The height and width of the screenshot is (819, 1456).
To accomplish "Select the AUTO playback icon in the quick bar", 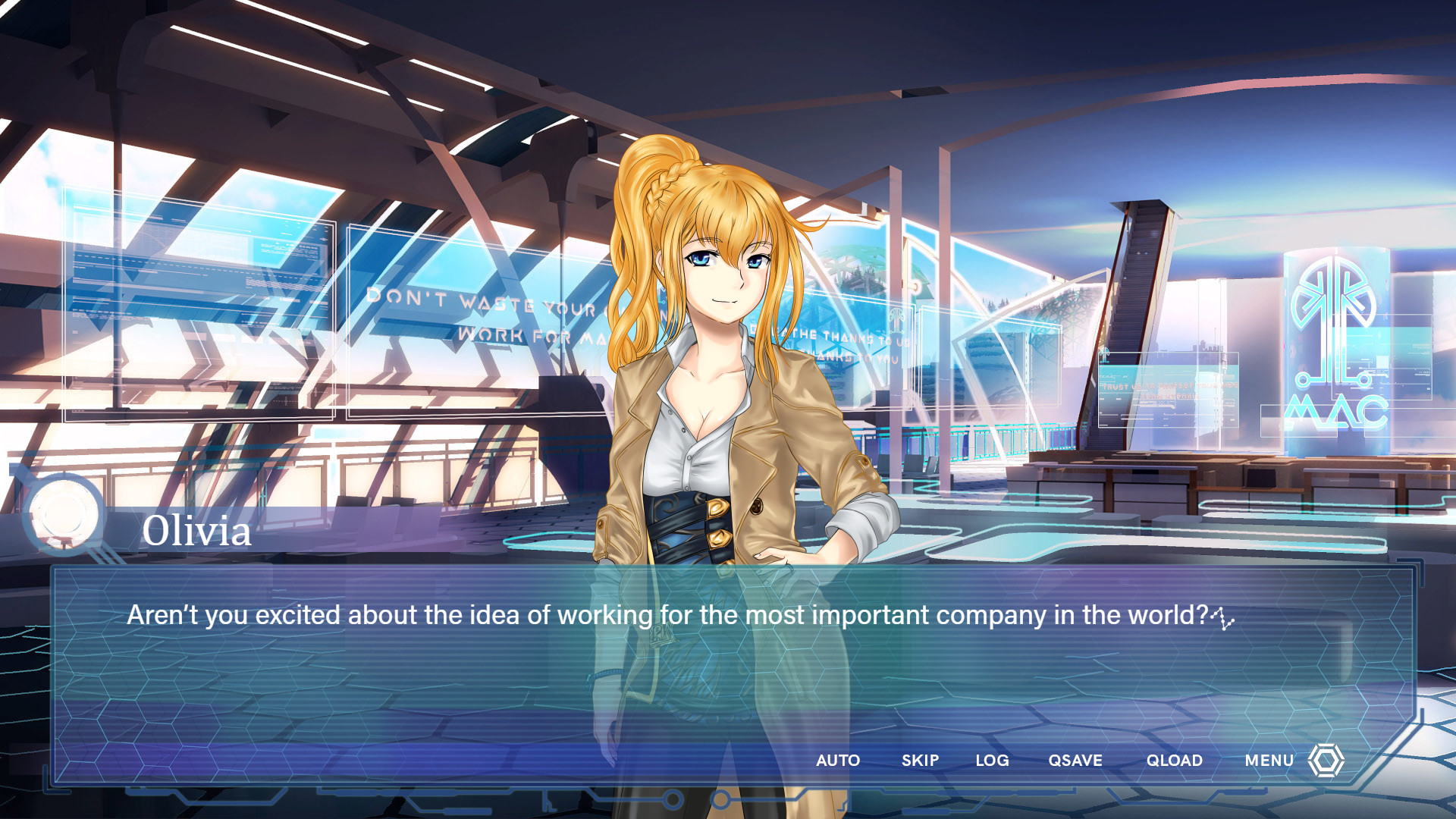I will 838,761.
